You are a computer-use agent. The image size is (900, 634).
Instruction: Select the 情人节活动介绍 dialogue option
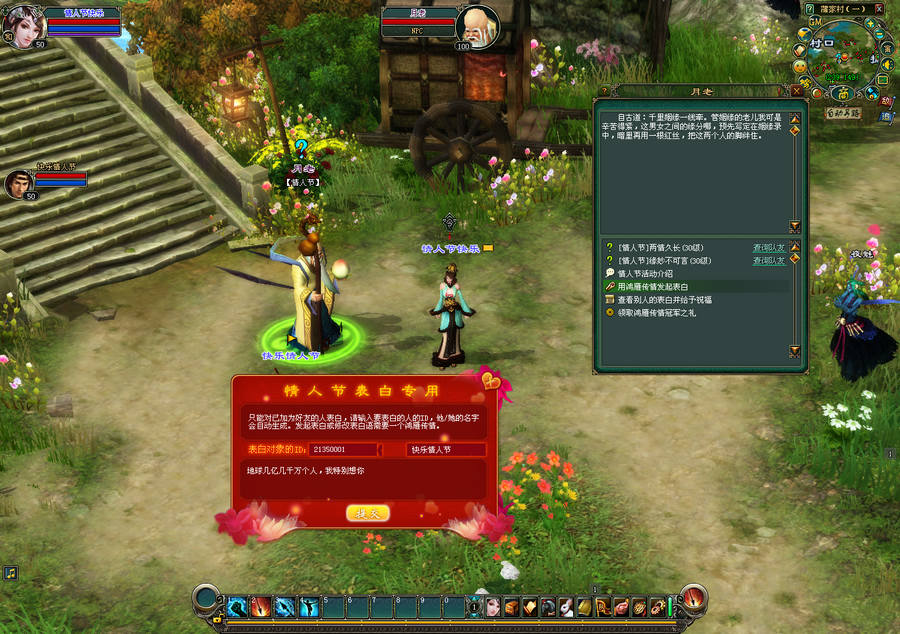644,273
